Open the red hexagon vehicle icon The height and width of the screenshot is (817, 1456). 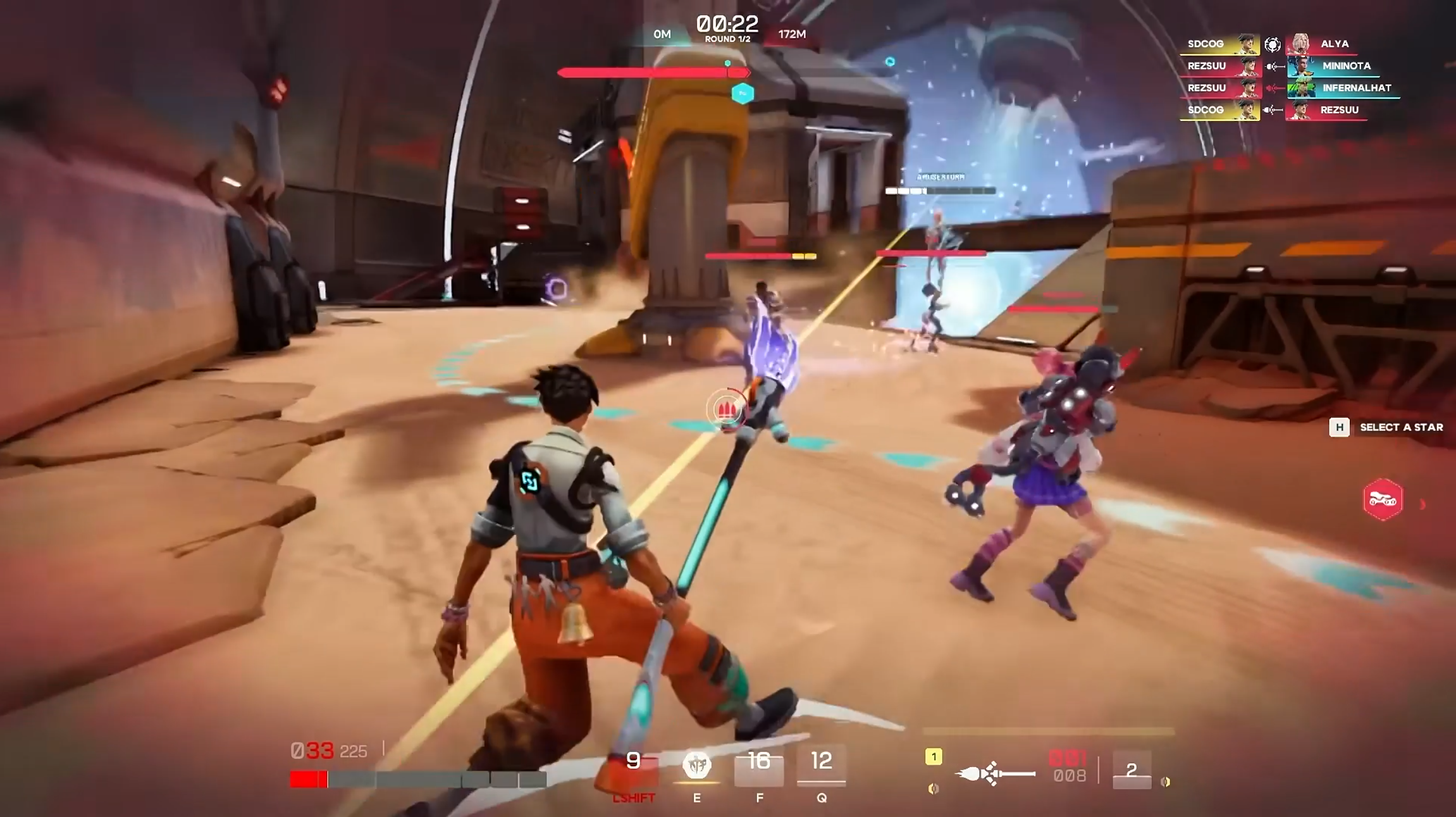(x=1383, y=500)
